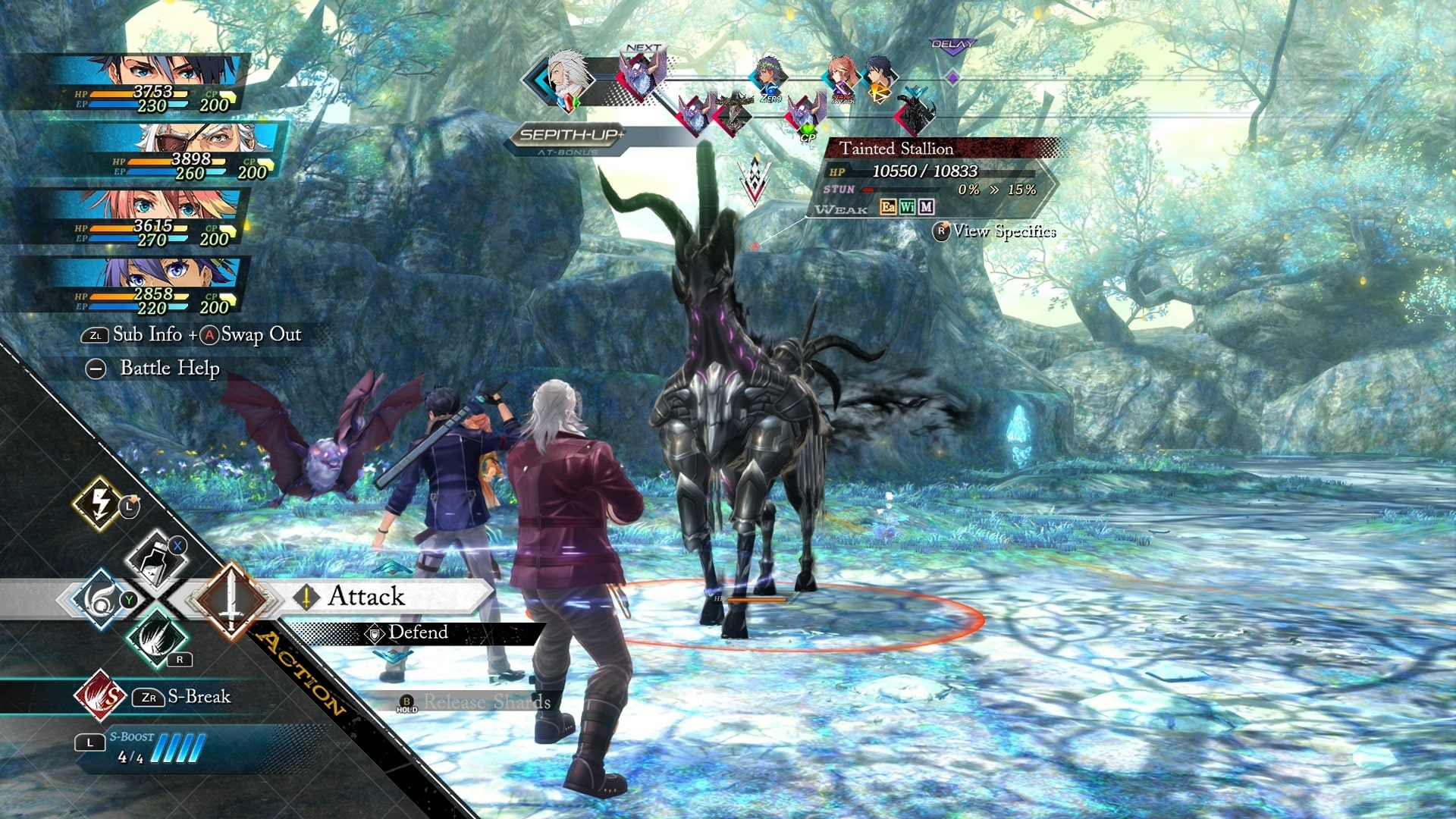
Task: Open the crafts slash diamond icon
Action: pyautogui.click(x=157, y=638)
